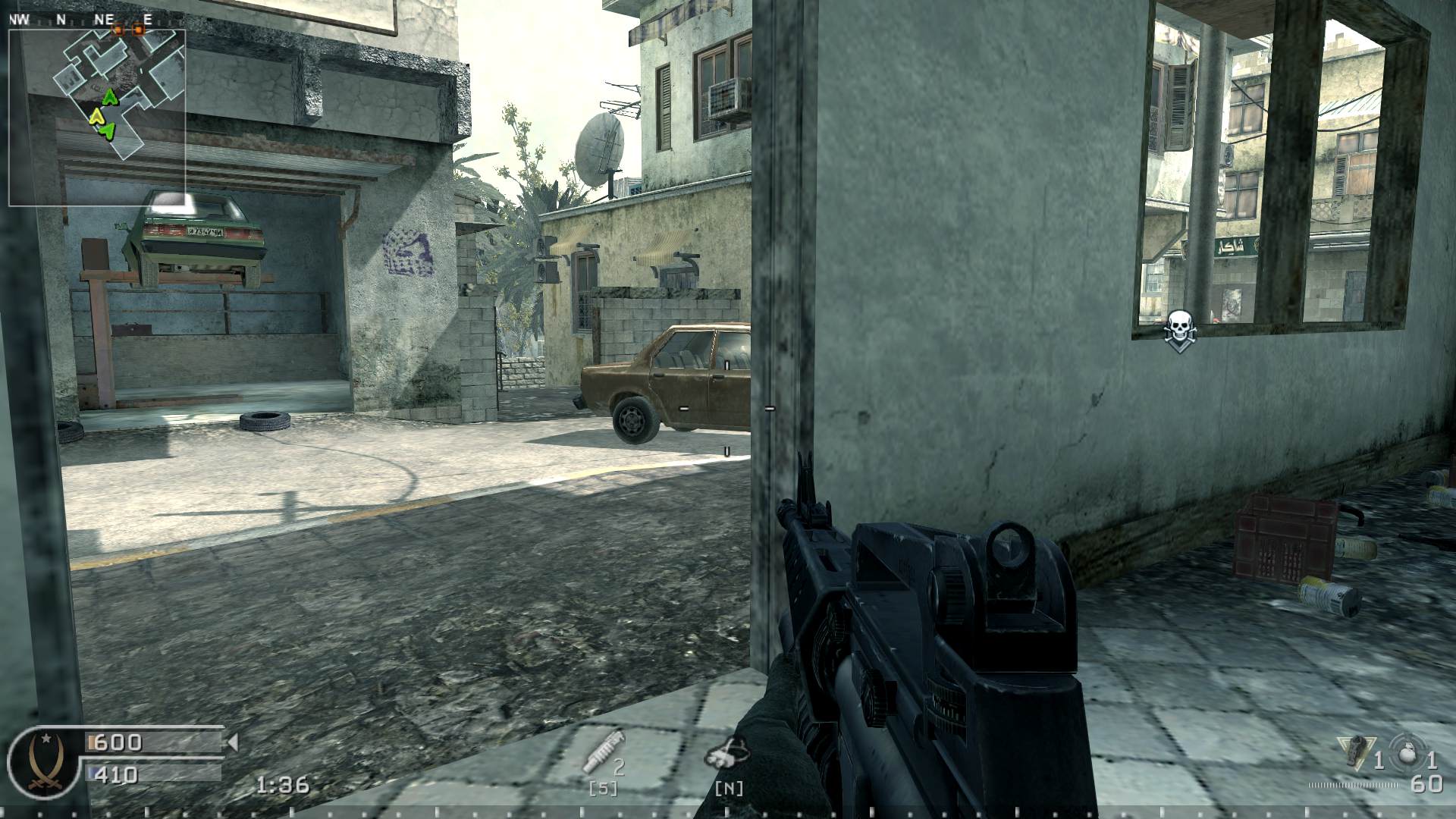Image resolution: width=1456 pixels, height=819 pixels.
Task: Click the friendly score reading 410
Action: [115, 775]
